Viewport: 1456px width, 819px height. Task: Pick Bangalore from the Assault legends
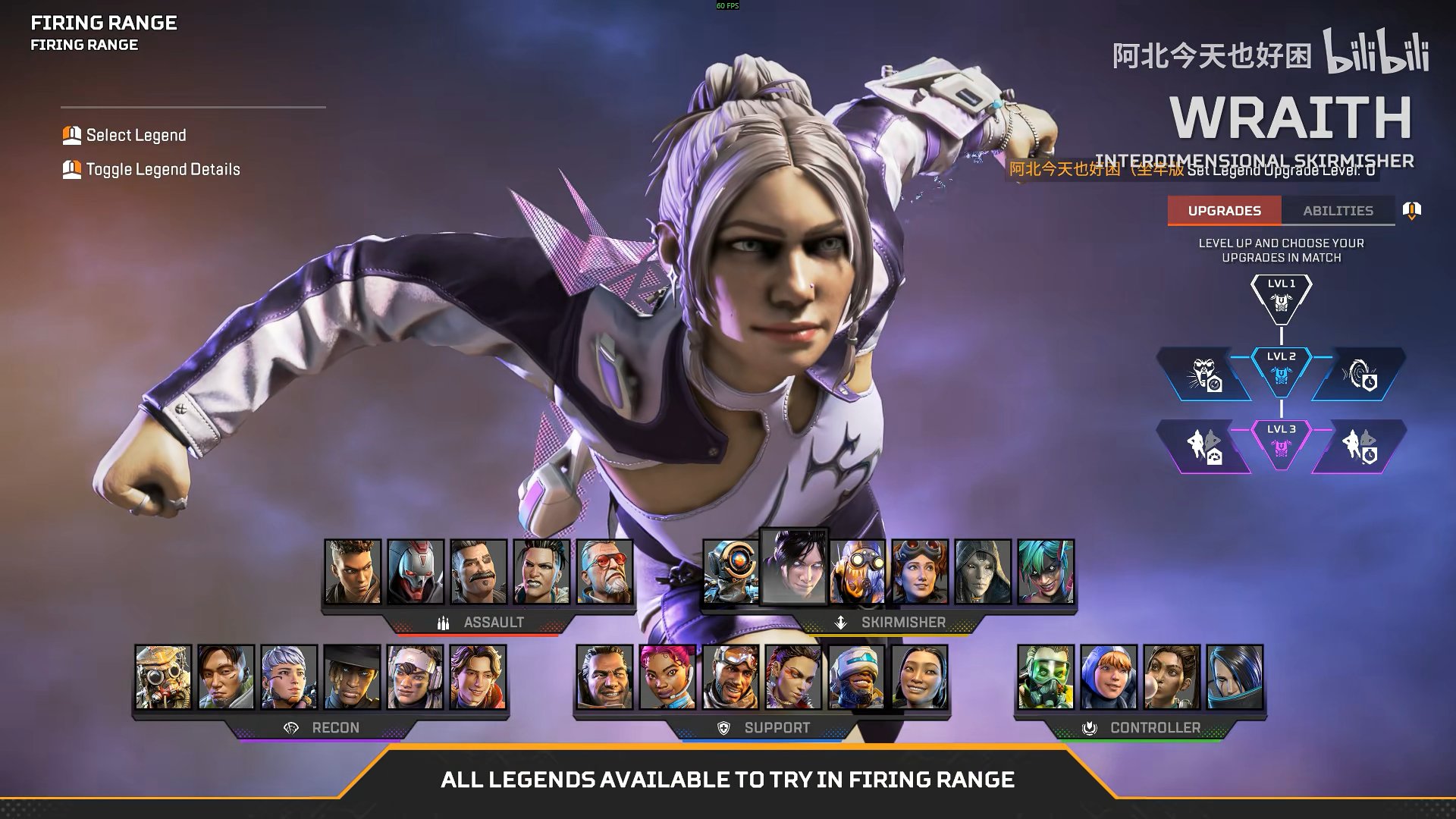coord(353,572)
